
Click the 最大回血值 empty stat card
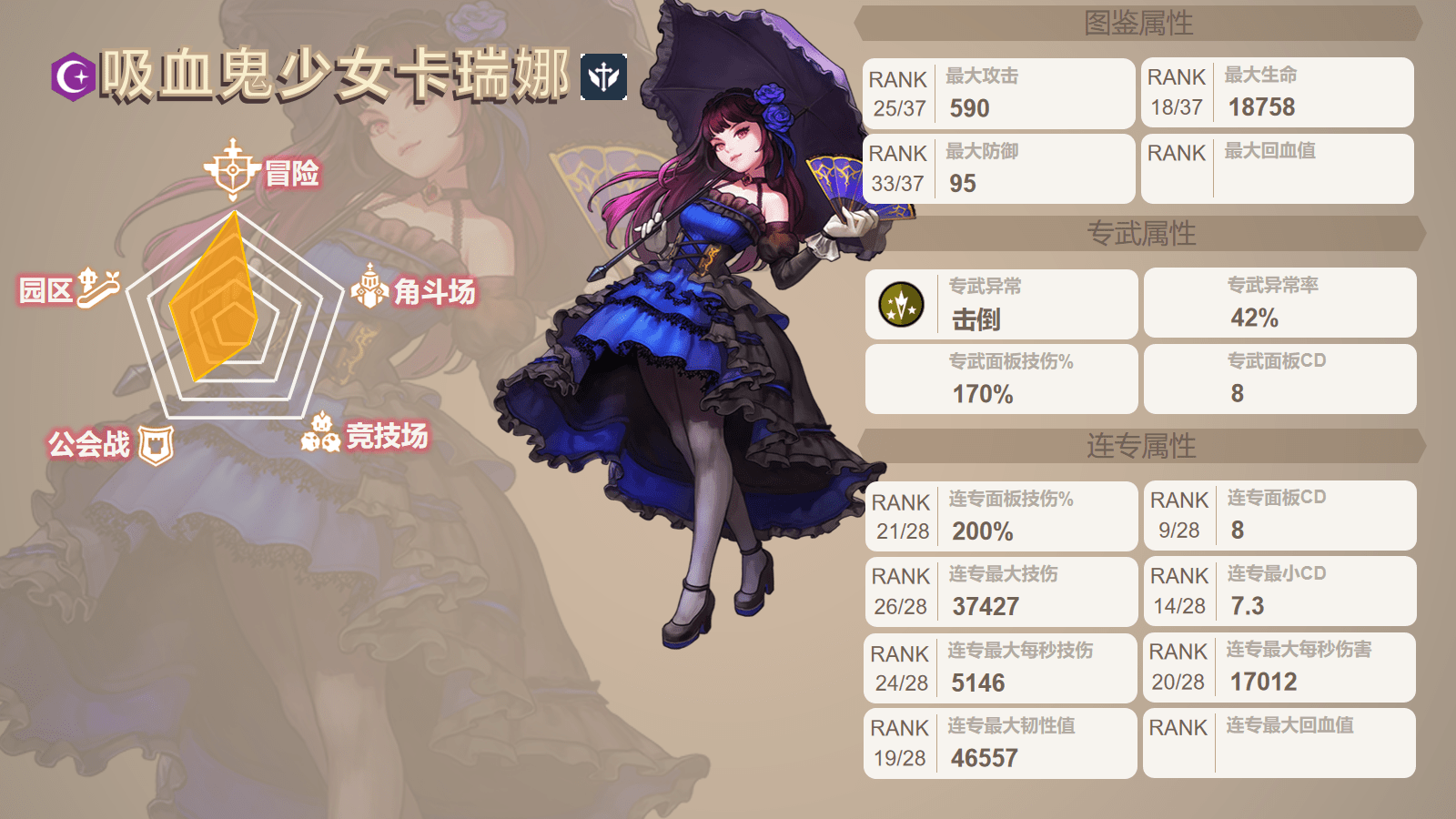(x=1277, y=168)
